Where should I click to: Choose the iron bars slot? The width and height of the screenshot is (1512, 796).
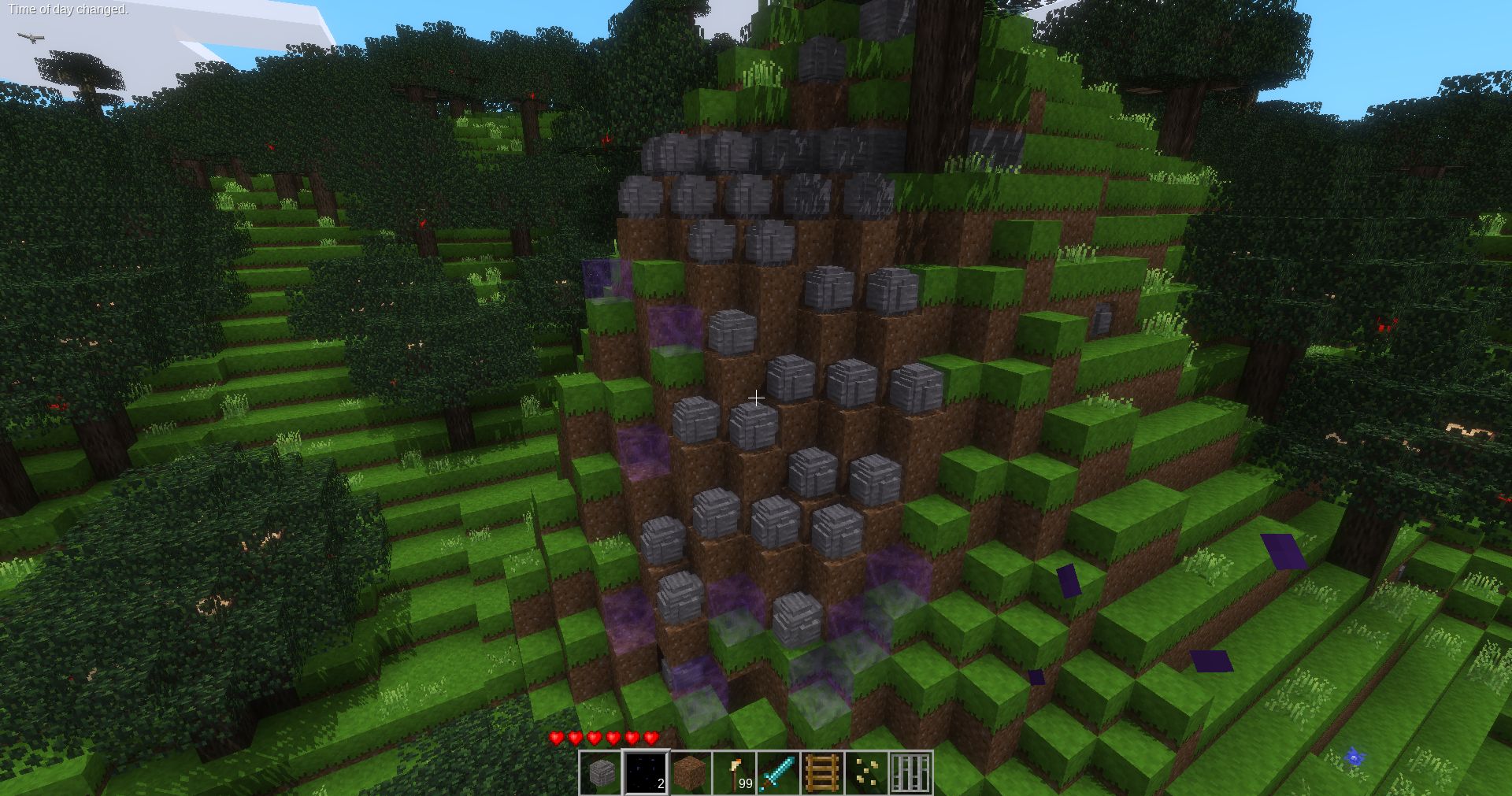910,773
